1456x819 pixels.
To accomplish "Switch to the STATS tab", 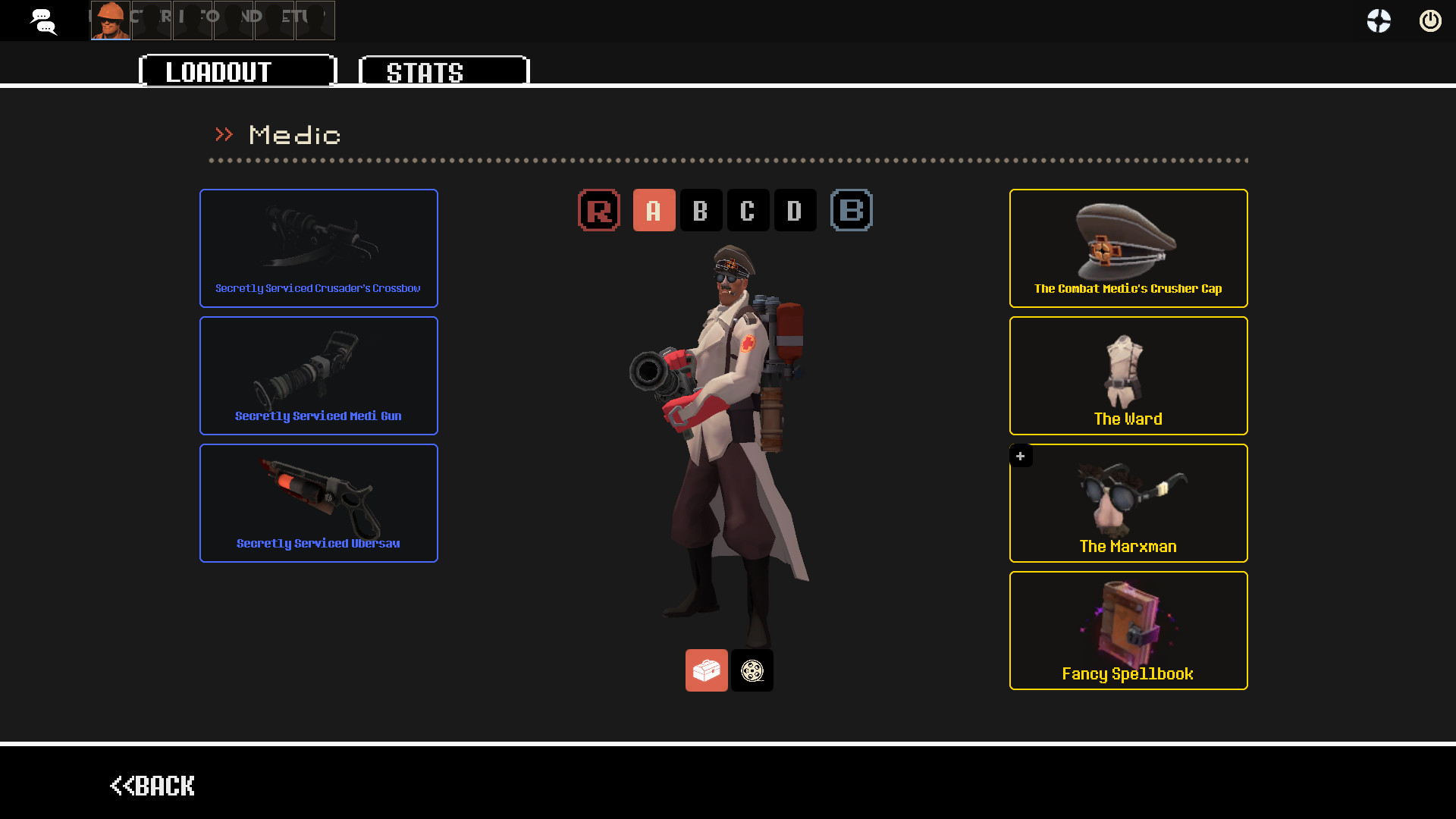I will tap(426, 71).
